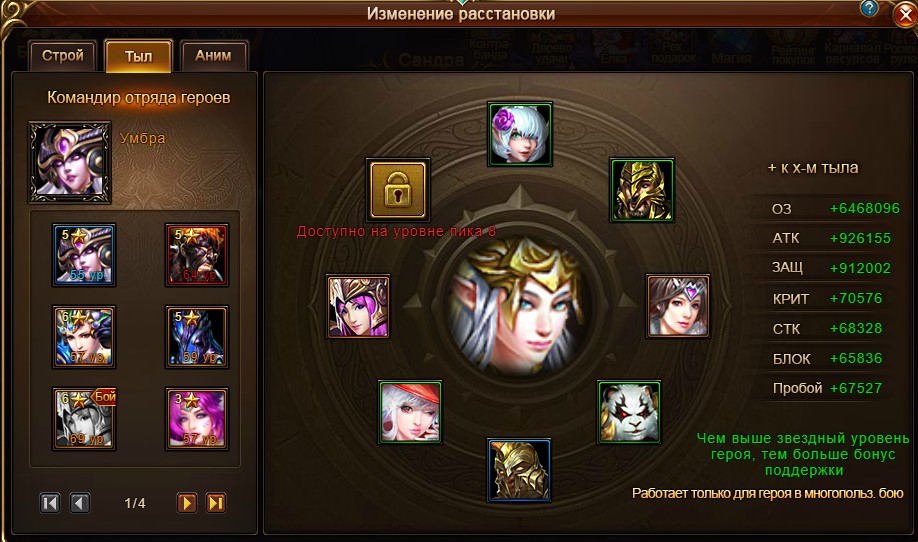The width and height of the screenshot is (918, 542).
Task: Open the Аним tab
Action: click(x=214, y=56)
